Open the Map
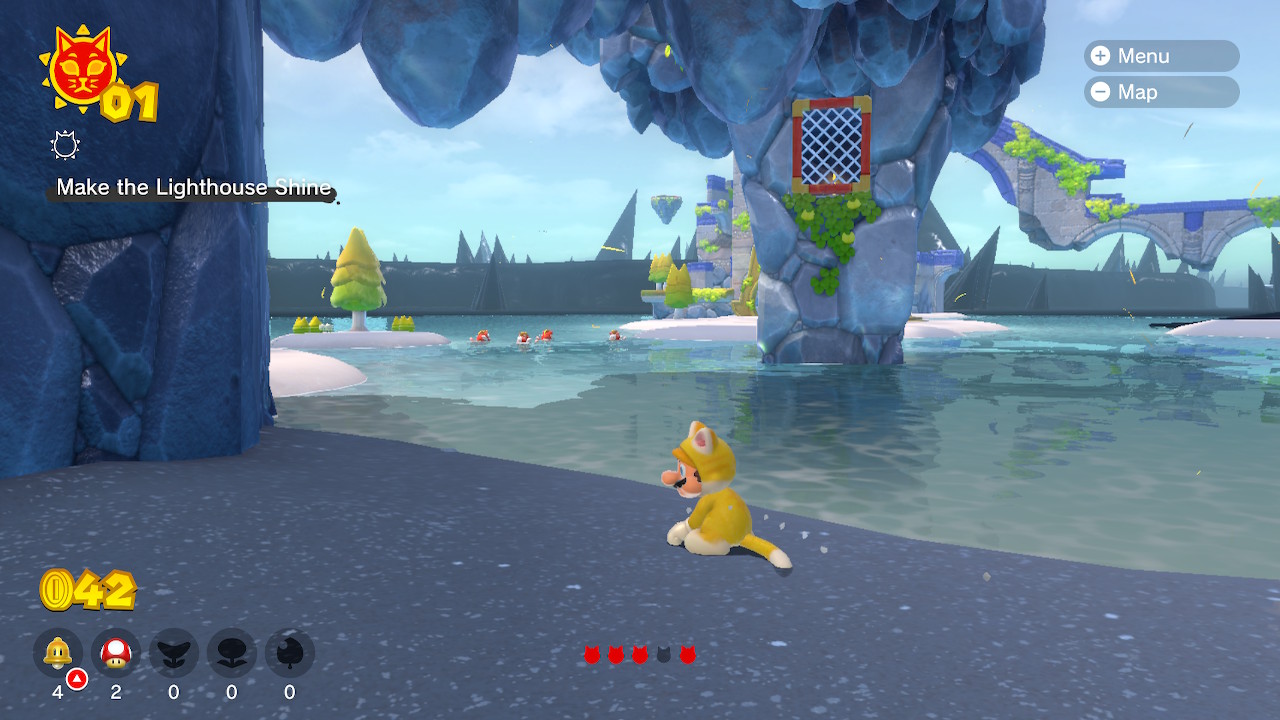Viewport: 1280px width, 720px height. (1160, 92)
